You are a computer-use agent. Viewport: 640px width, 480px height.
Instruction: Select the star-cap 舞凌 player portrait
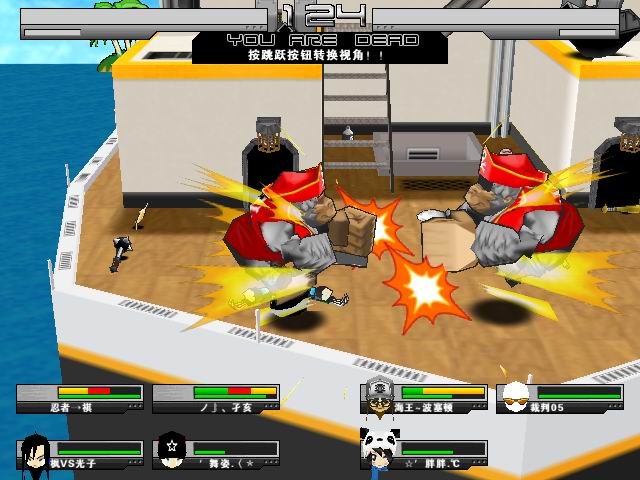coord(171,452)
